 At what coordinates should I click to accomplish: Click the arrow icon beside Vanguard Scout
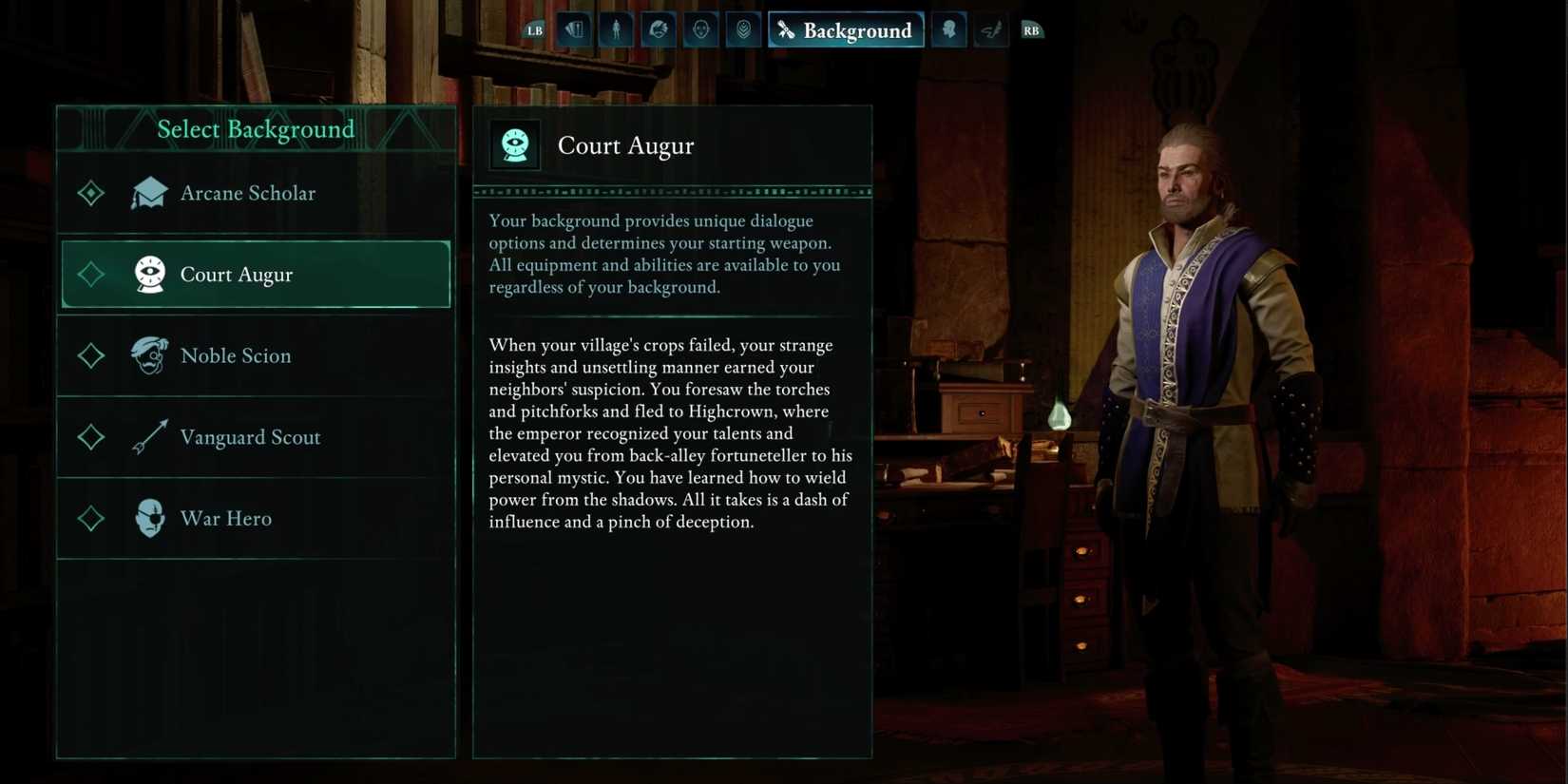point(149,436)
